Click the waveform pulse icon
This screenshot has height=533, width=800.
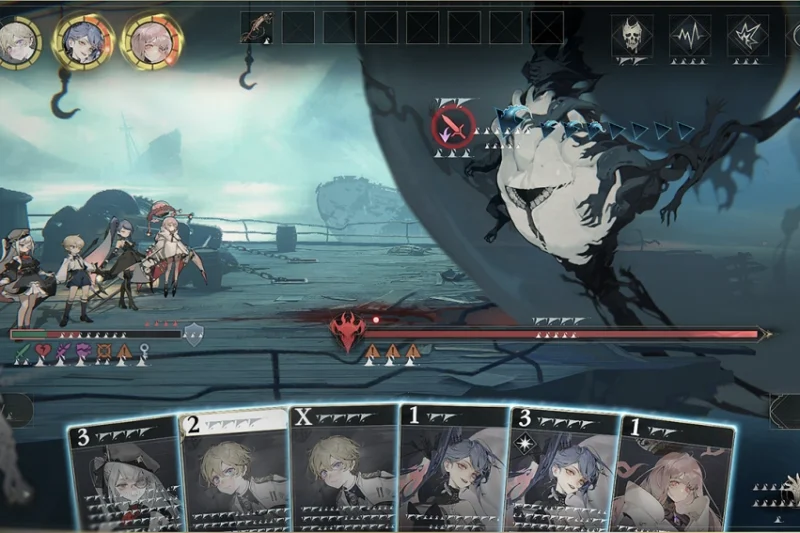[x=690, y=36]
